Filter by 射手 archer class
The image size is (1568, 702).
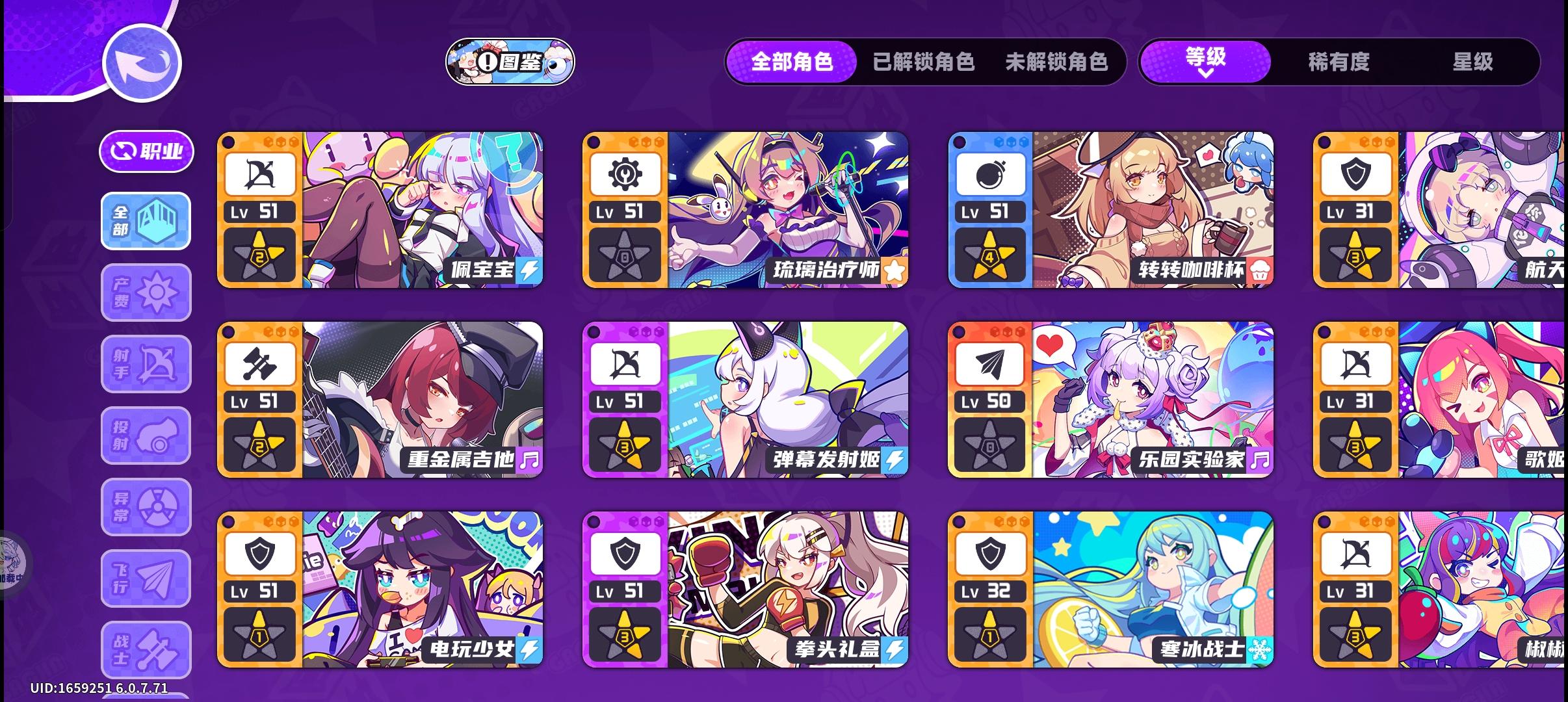[146, 364]
